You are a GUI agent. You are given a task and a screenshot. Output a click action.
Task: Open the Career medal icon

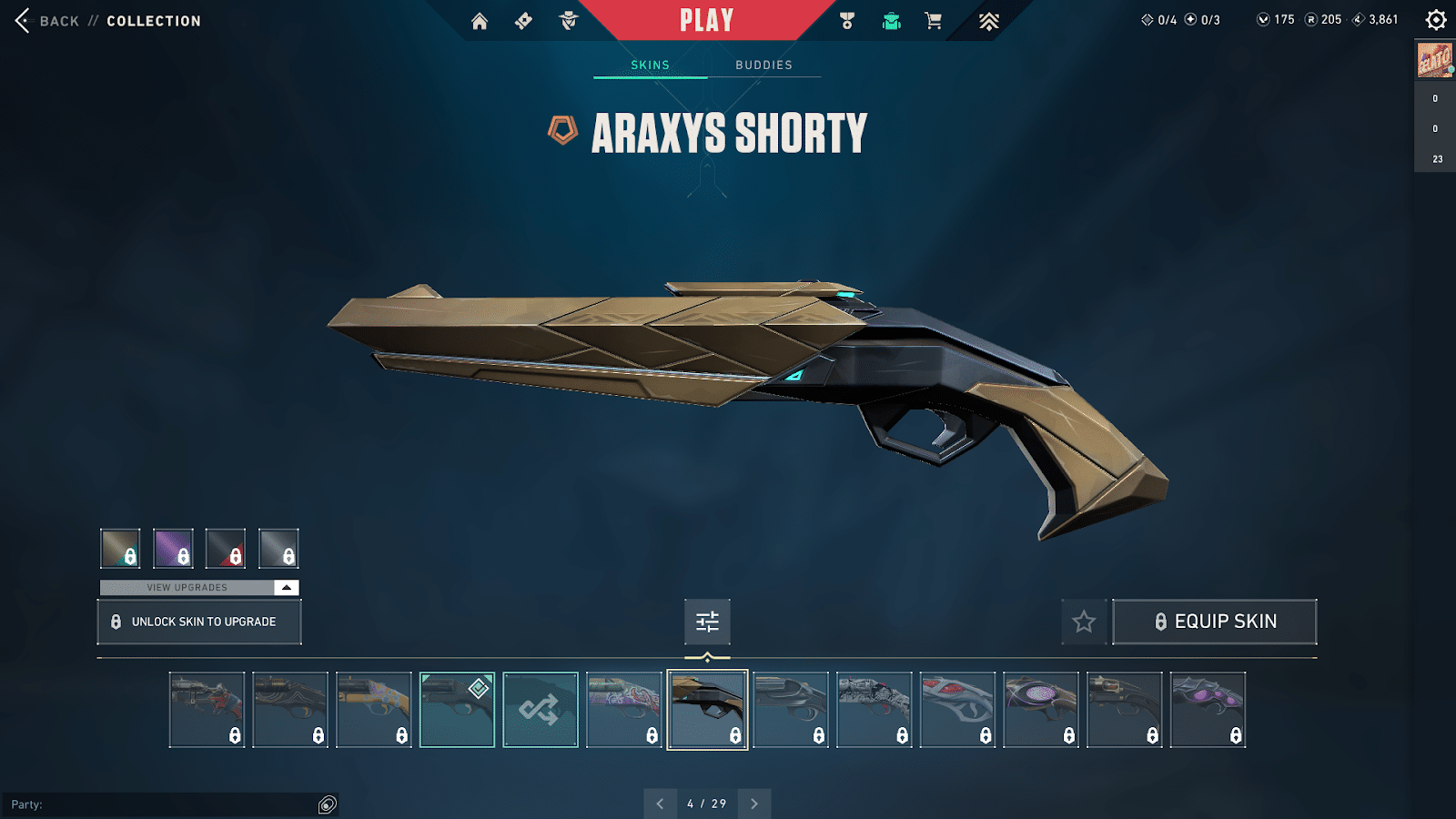coord(846,20)
